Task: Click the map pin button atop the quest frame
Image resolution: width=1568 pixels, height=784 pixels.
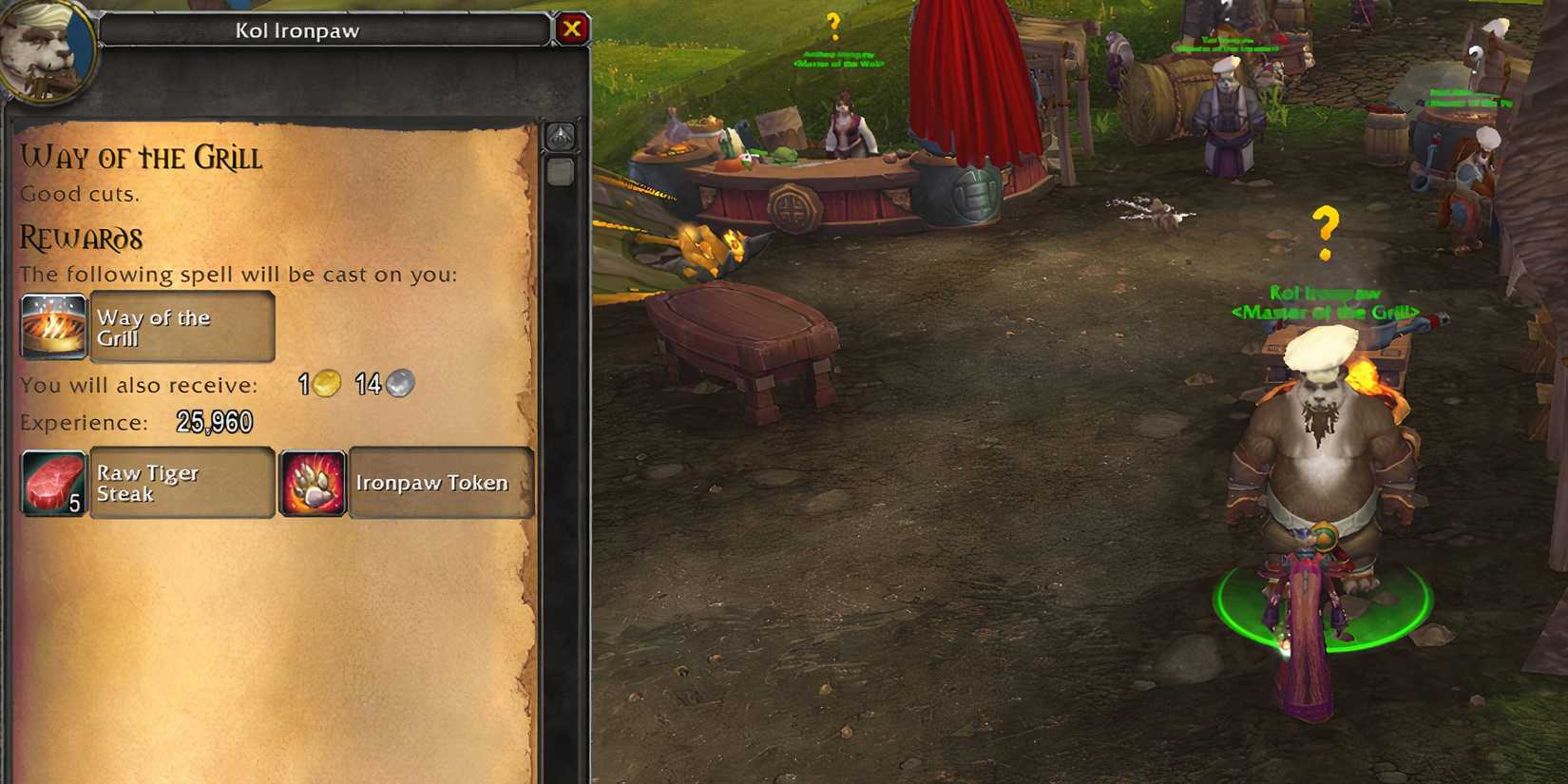Action: (x=561, y=136)
